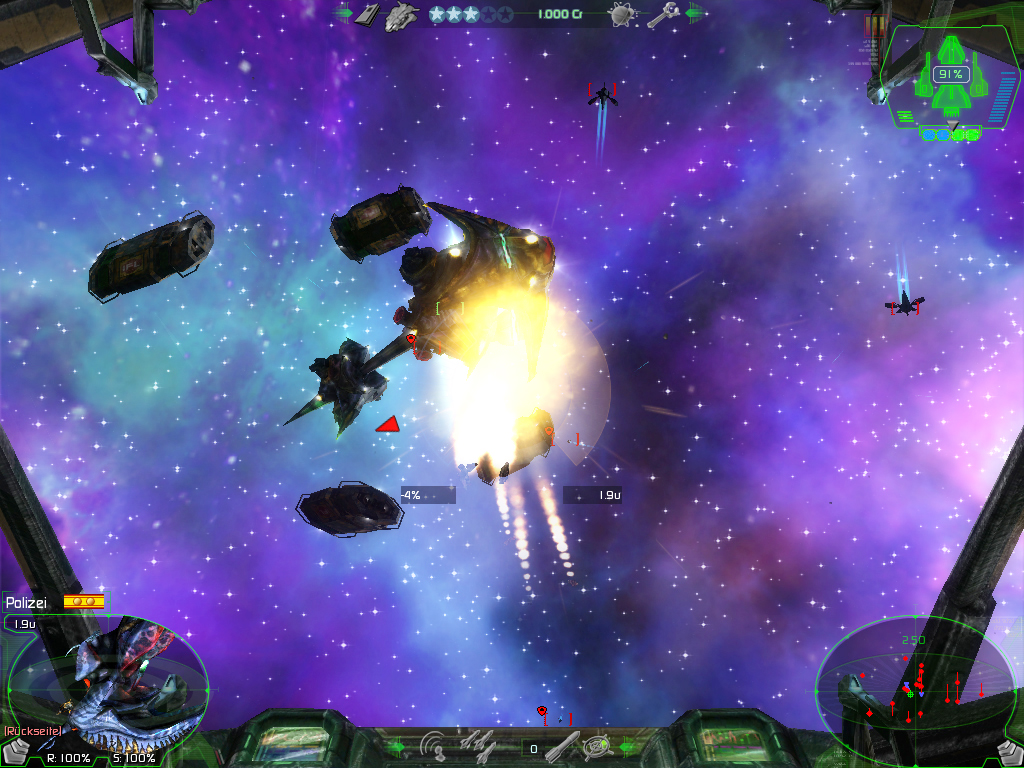
Task: Select the green ship status display
Action: coord(951,75)
